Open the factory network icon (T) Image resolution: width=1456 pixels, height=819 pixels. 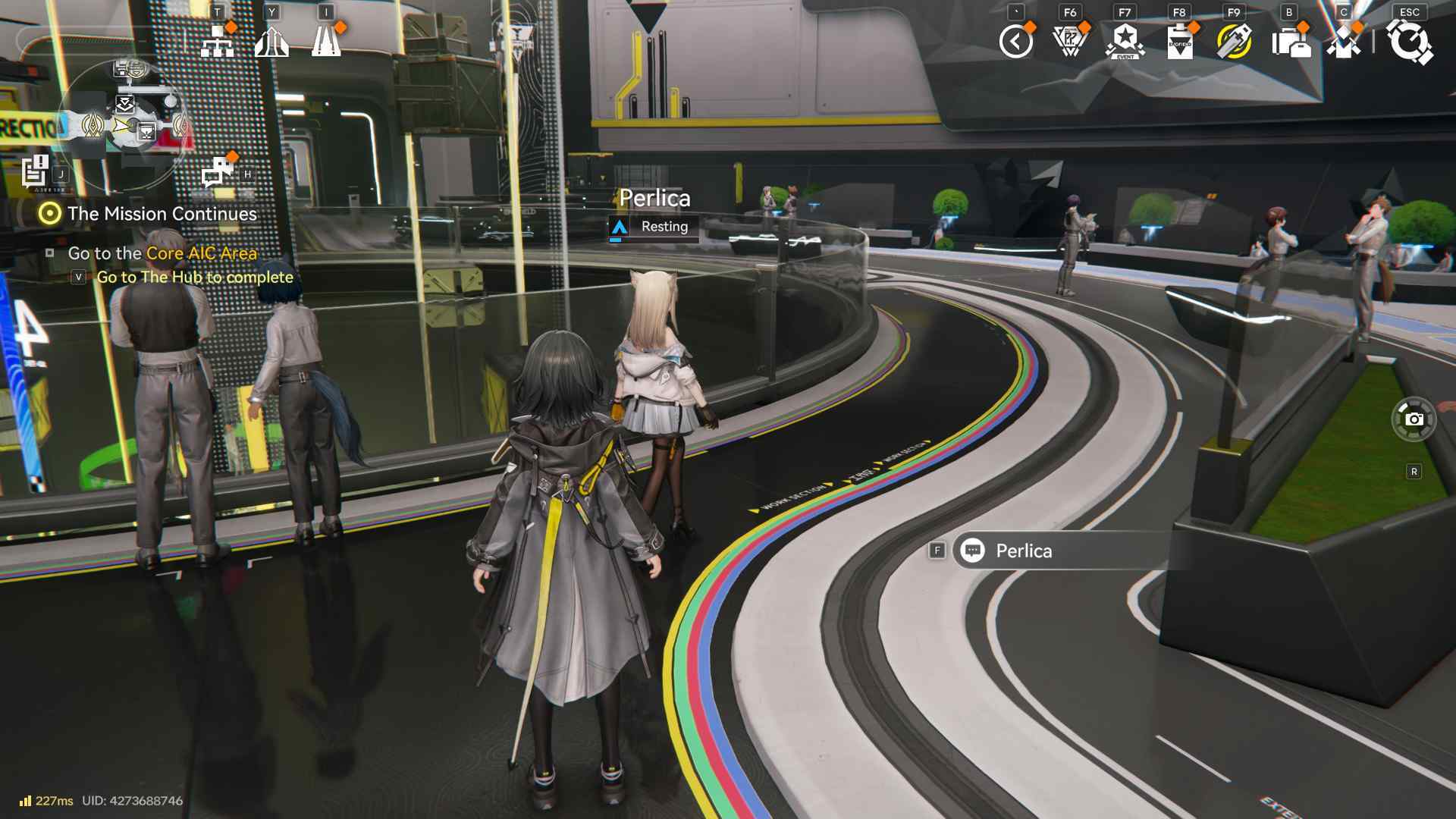click(x=218, y=39)
